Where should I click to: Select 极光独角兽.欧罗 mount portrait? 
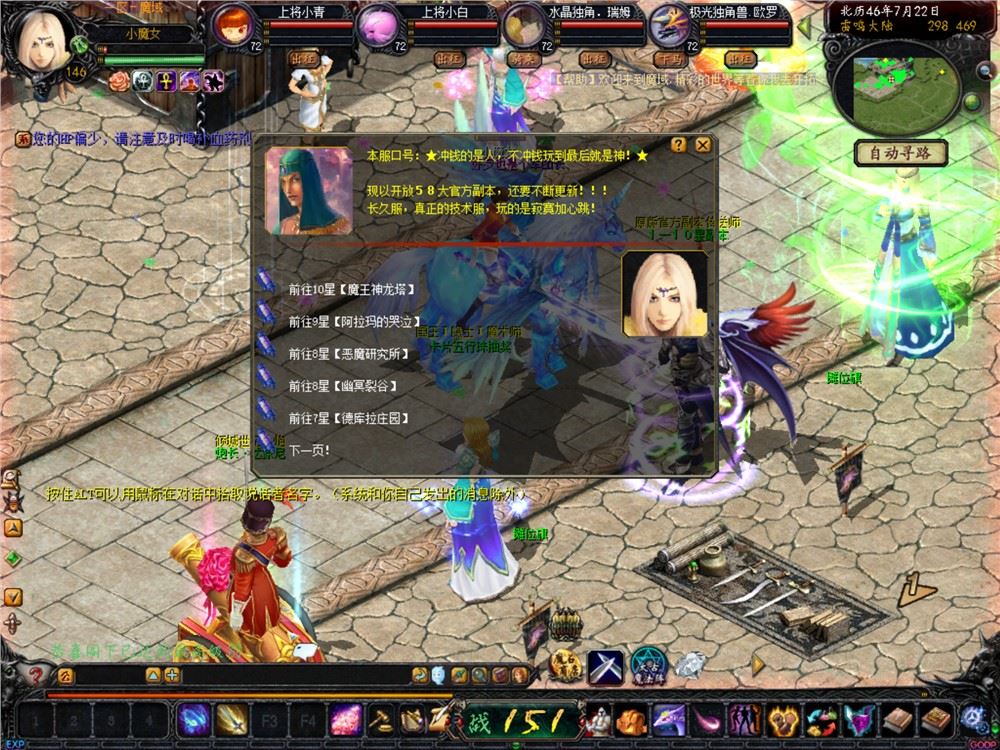(667, 24)
